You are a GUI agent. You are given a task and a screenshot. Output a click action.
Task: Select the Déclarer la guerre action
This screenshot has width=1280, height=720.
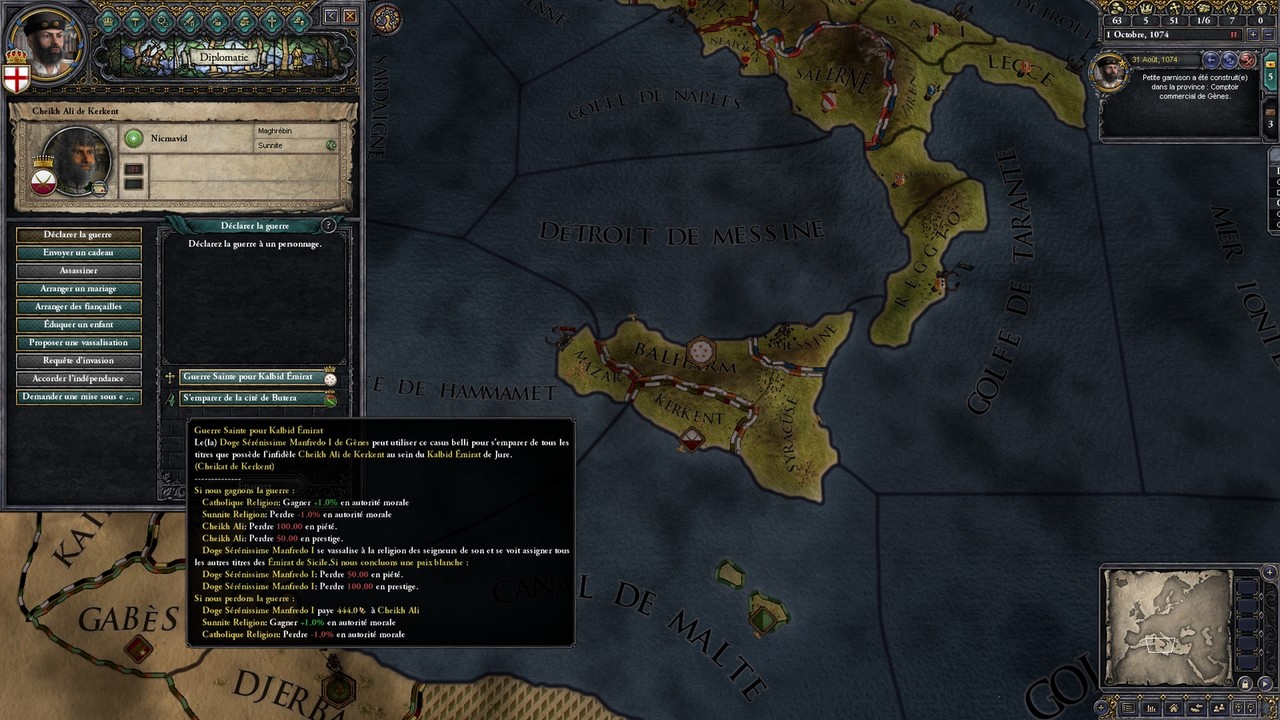pyautogui.click(x=78, y=235)
